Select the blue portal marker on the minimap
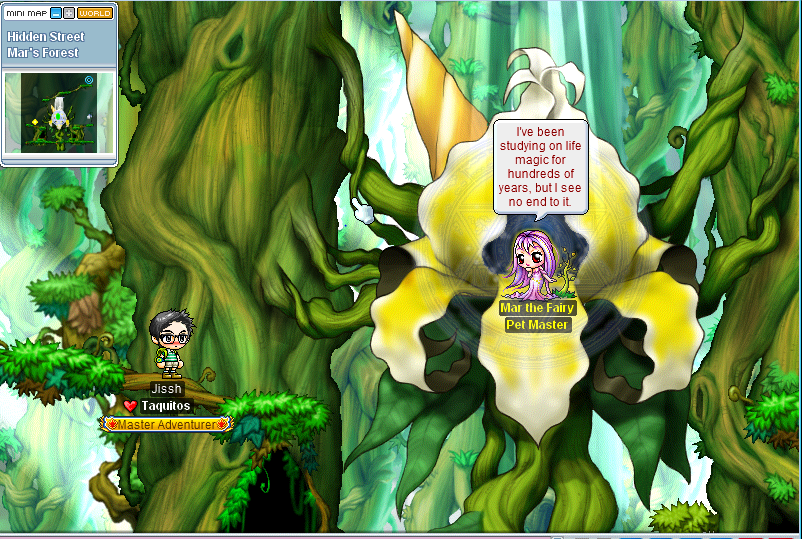Screen dimensions: 802x539 pos(89,79)
